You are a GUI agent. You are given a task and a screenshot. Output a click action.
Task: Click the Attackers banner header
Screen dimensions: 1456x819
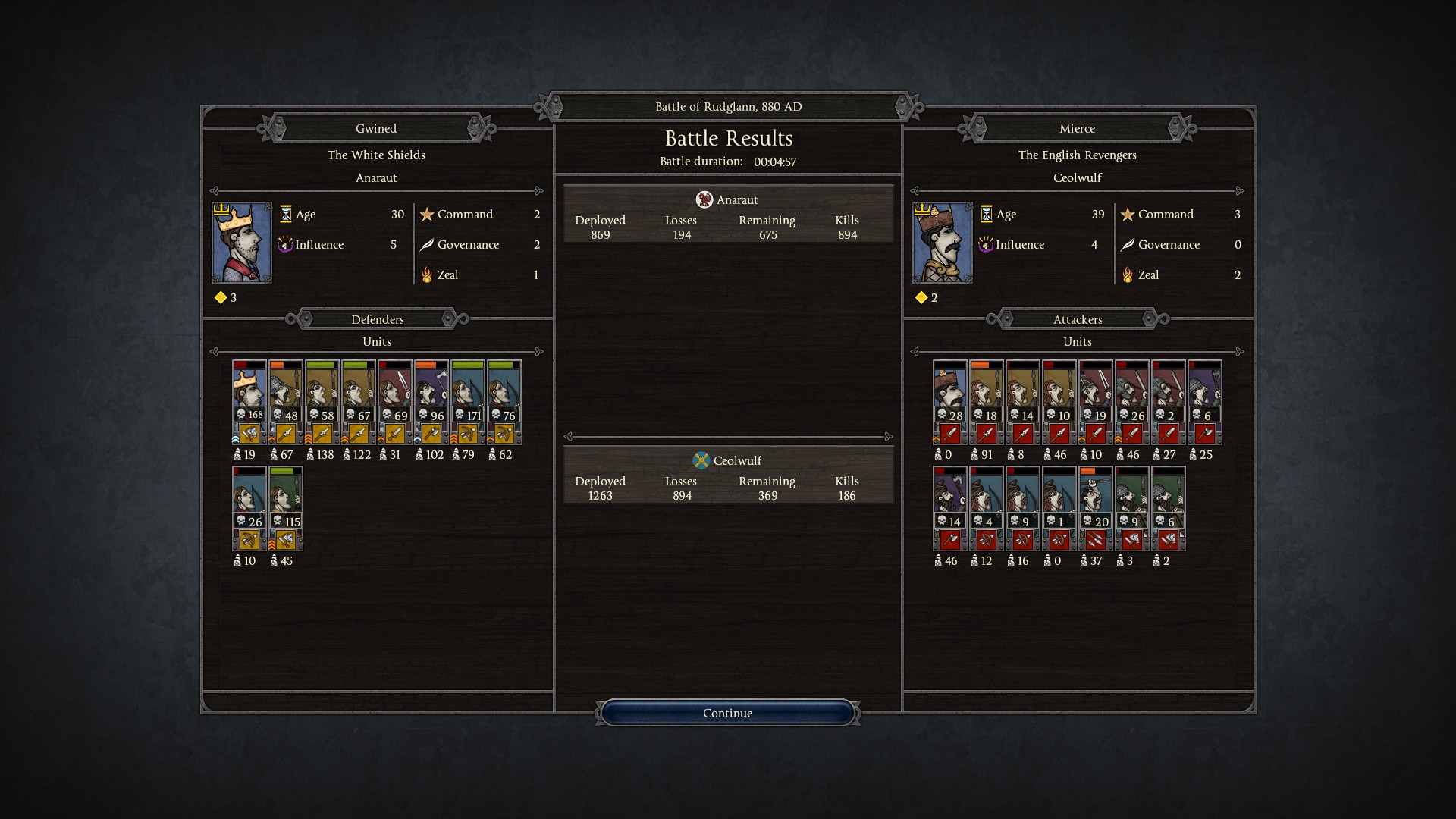[1078, 319]
